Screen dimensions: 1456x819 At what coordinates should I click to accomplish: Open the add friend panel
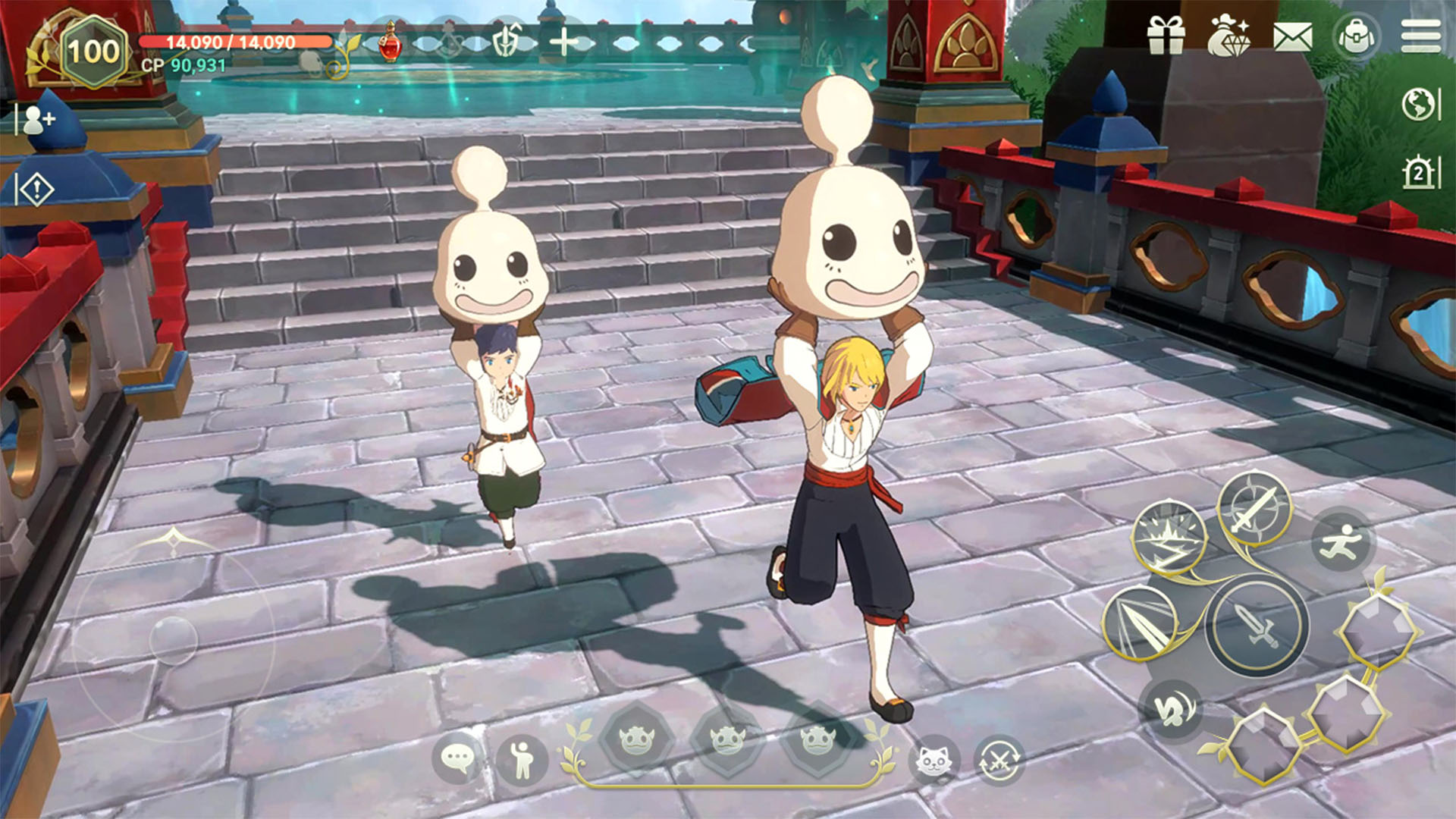38,120
